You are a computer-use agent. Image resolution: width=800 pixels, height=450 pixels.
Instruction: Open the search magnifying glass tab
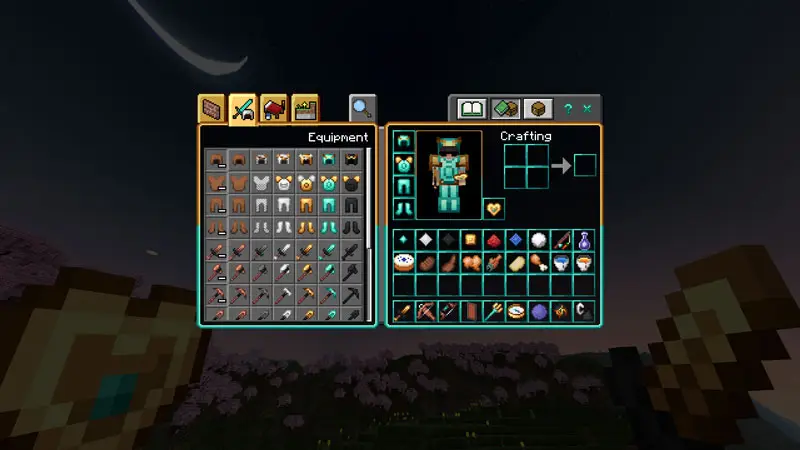coord(362,108)
